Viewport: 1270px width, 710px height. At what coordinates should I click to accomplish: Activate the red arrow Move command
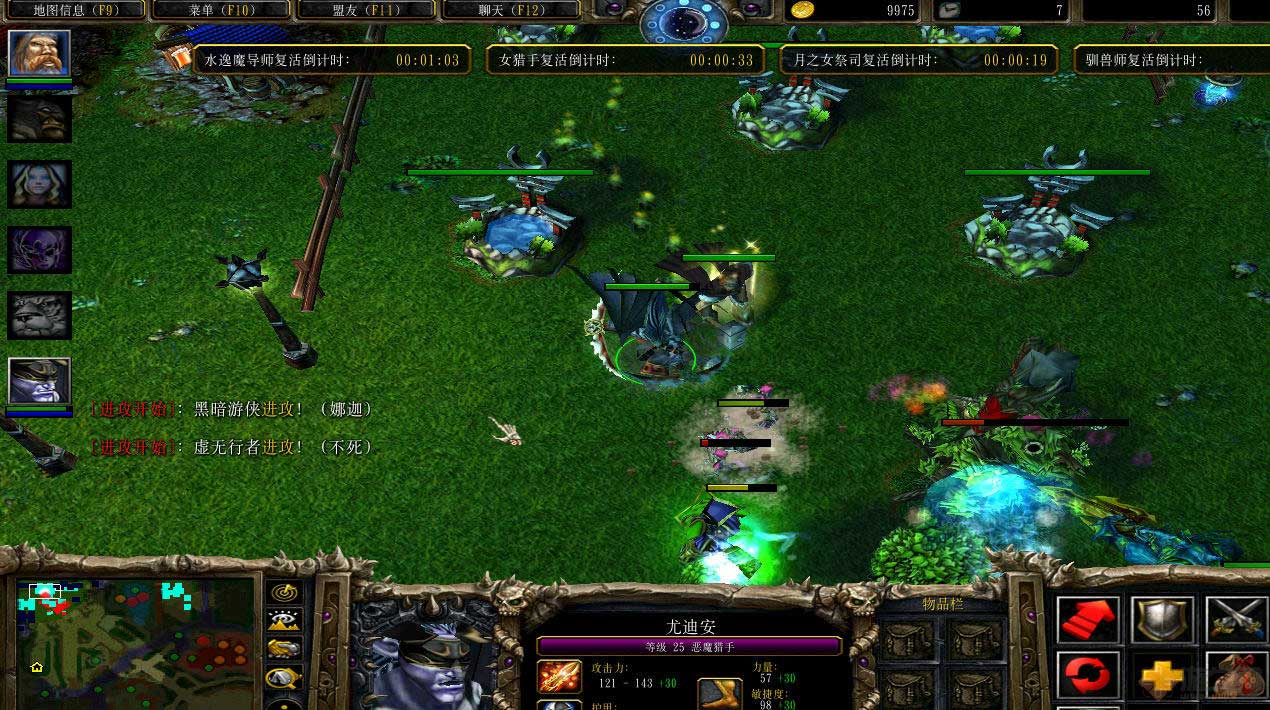1089,620
